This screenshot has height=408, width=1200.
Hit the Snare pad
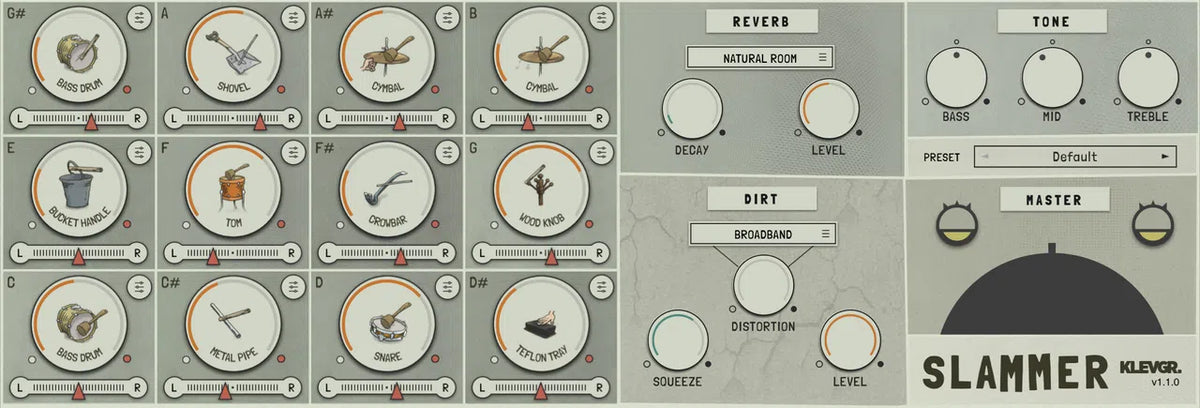tap(387, 325)
